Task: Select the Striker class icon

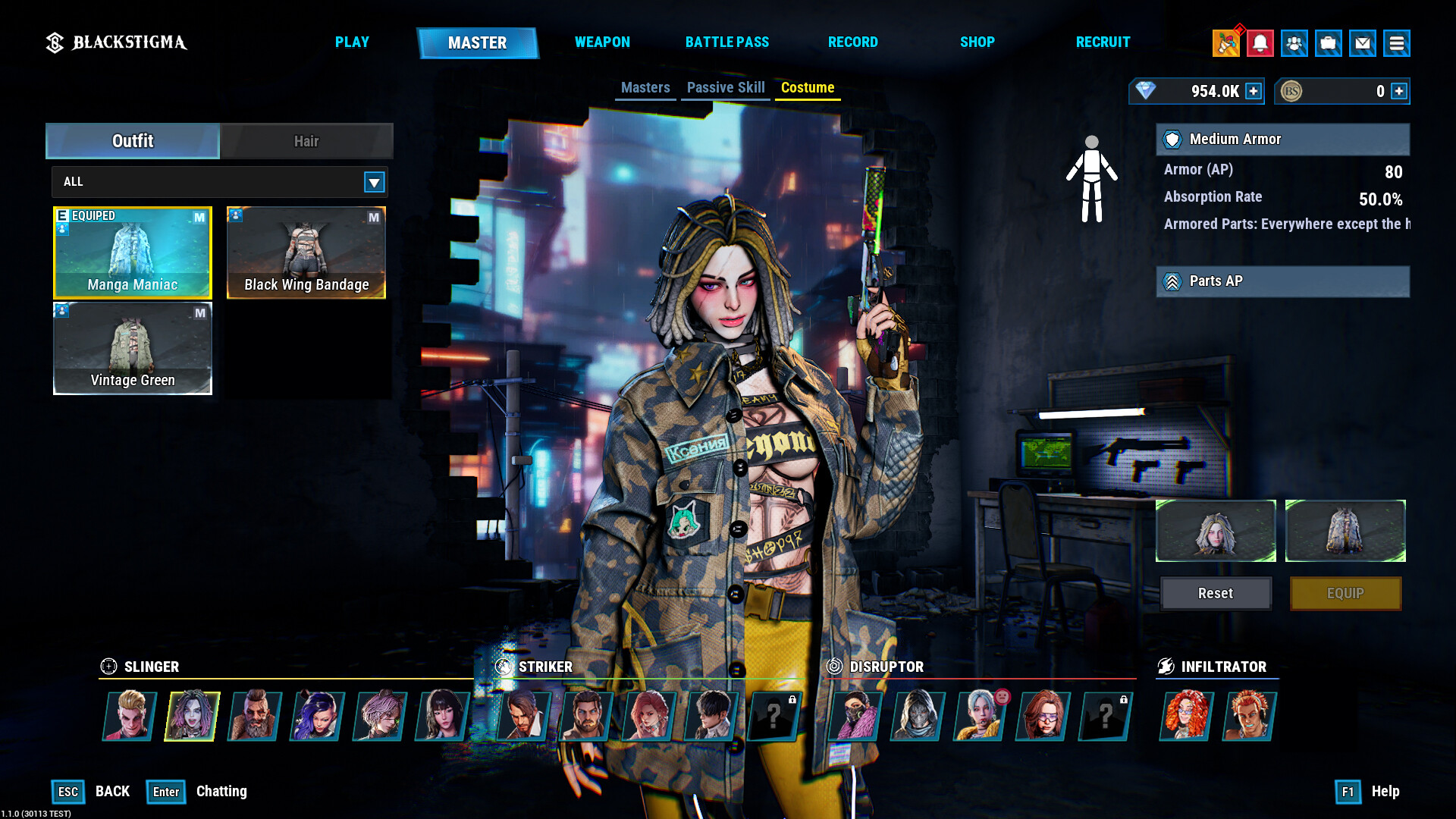Action: tap(504, 667)
